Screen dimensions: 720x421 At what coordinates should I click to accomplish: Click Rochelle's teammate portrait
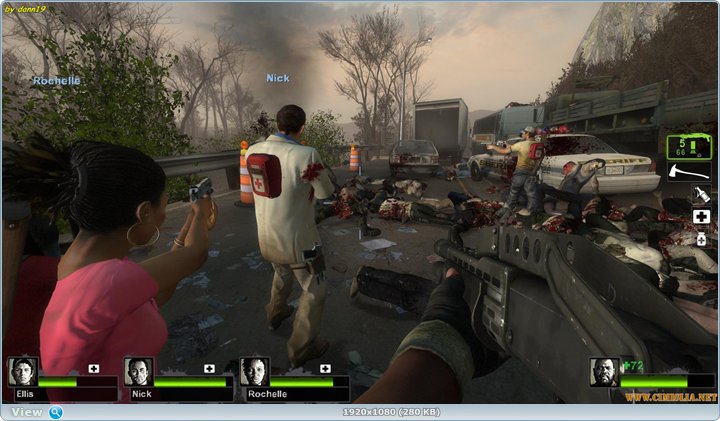click(x=255, y=372)
